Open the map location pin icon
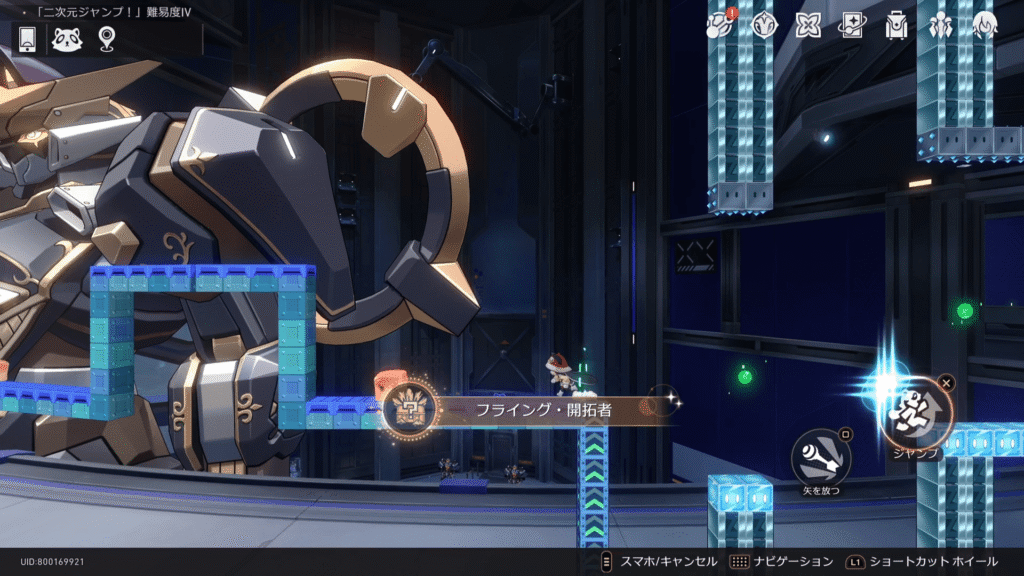 point(106,39)
